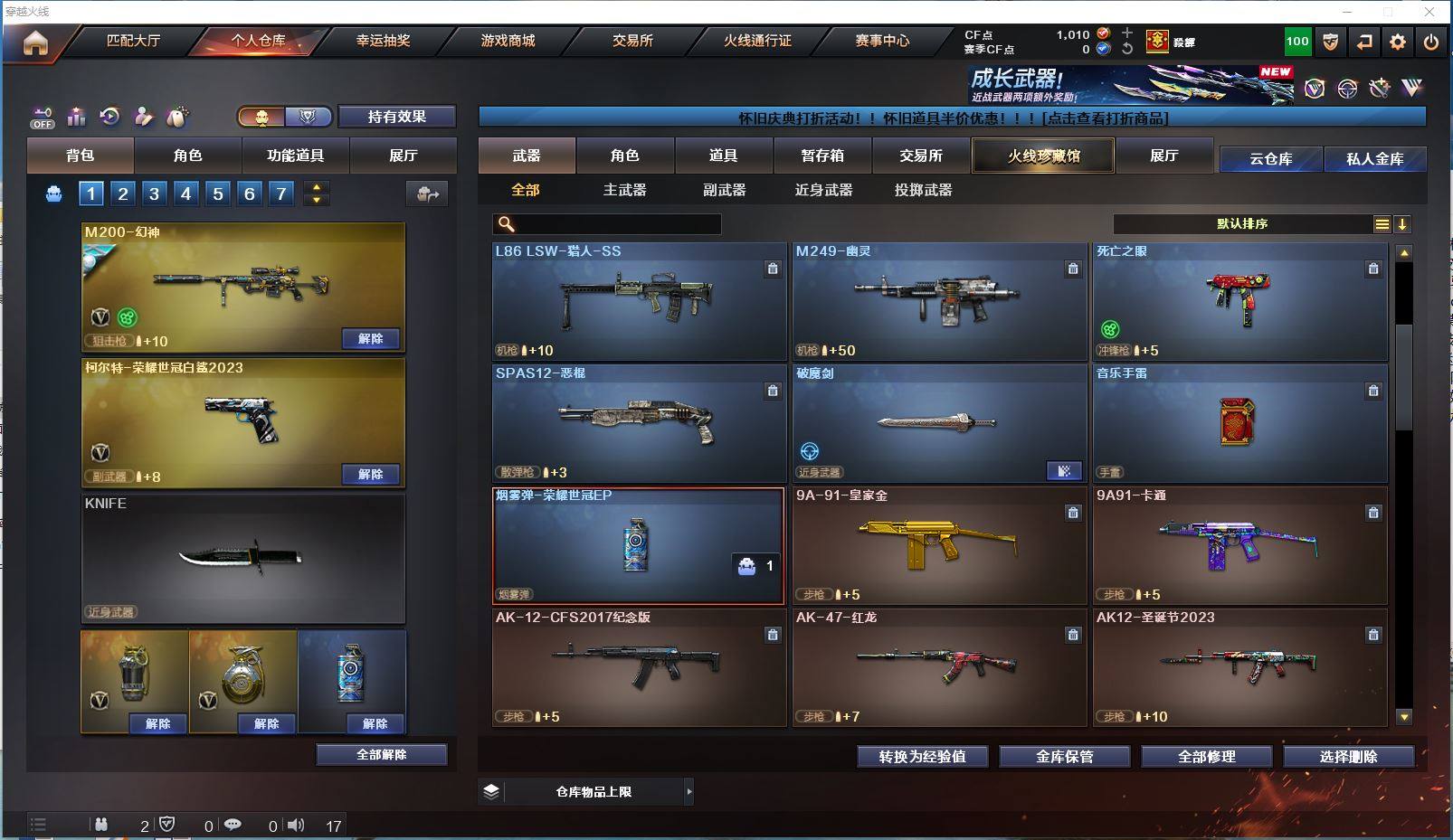The width and height of the screenshot is (1453, 840).
Task: Click the 全部修理 repair all button
Action: (1206, 757)
